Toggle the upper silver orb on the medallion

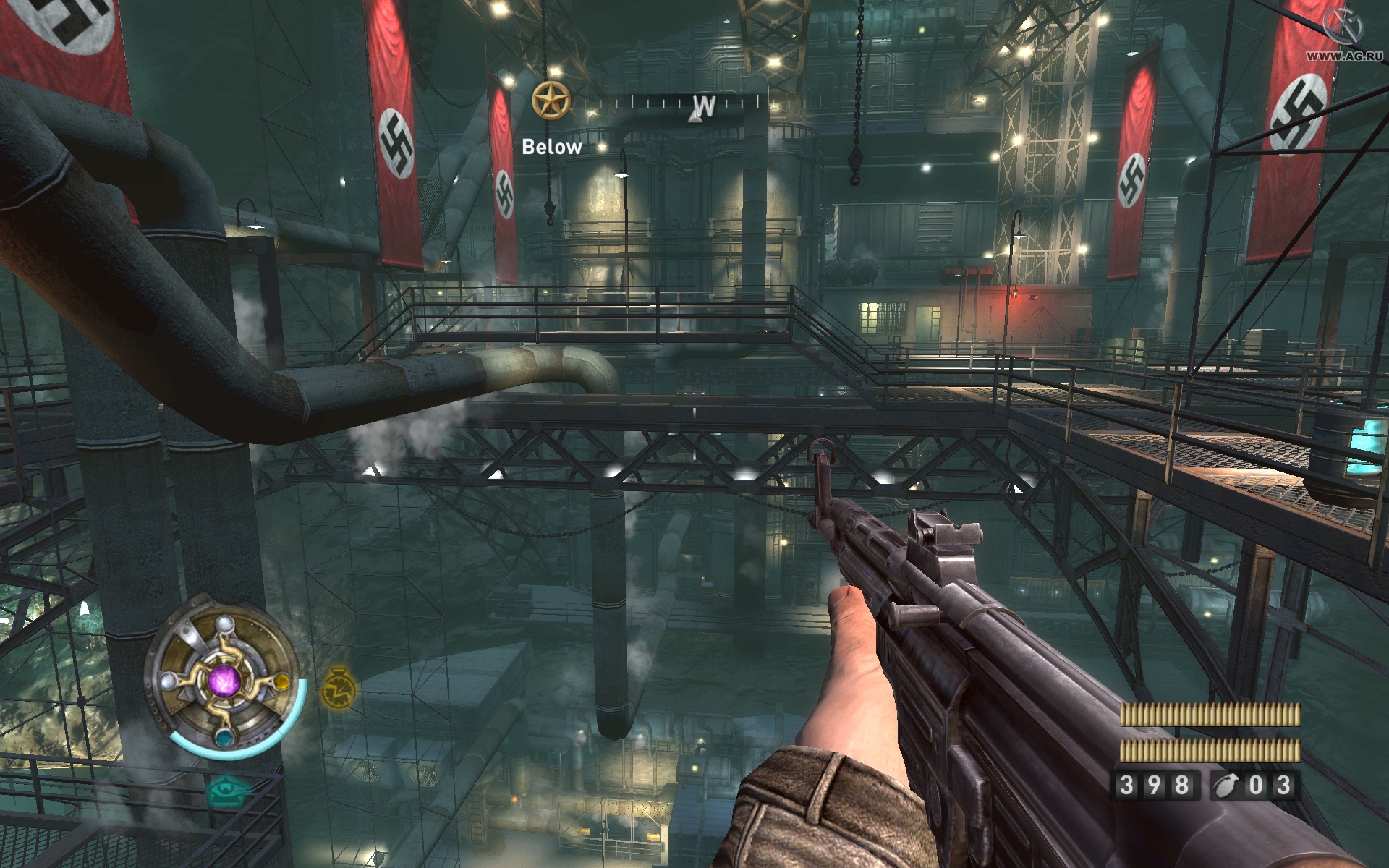[225, 625]
